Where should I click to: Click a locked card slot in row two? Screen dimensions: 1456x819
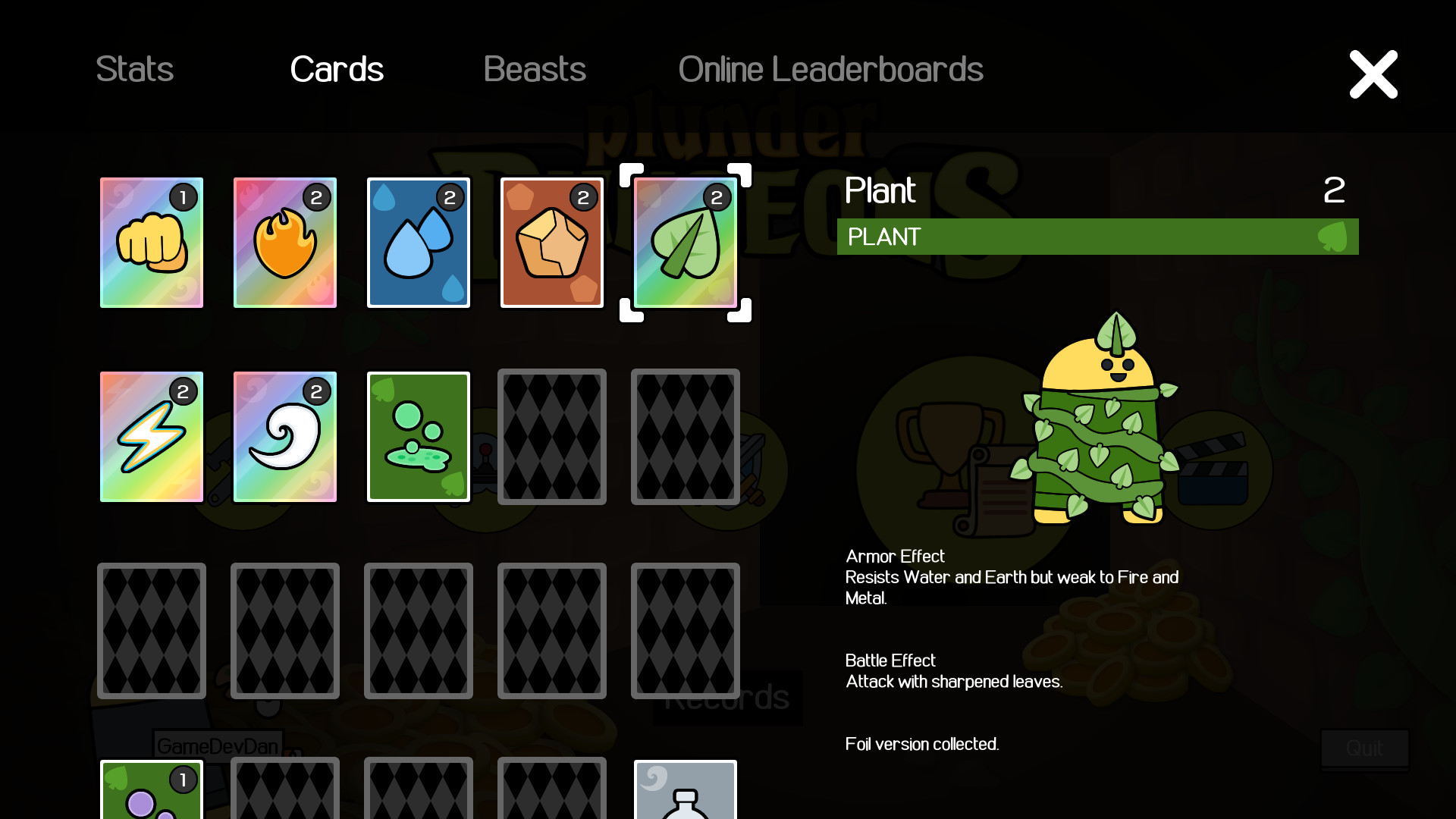point(551,437)
